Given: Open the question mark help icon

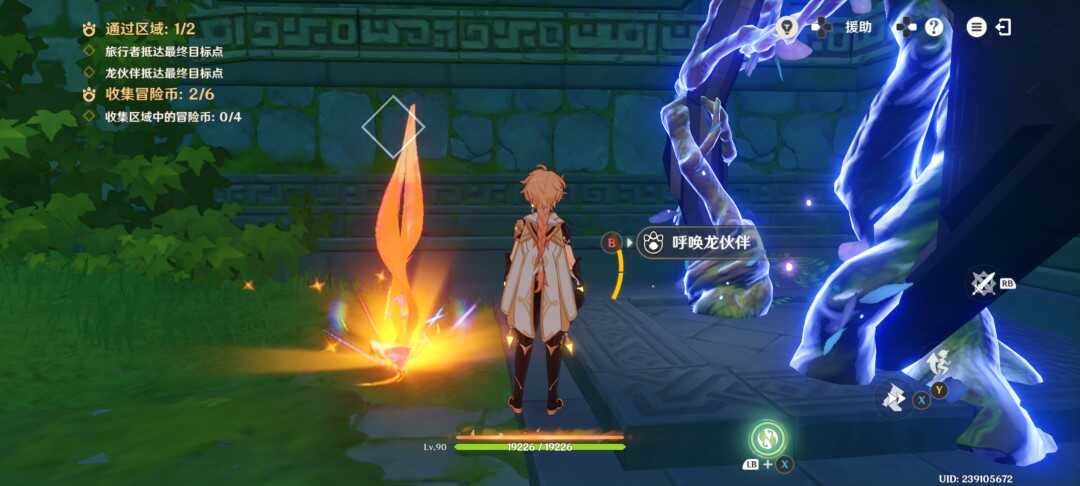Looking at the screenshot, I should [934, 27].
